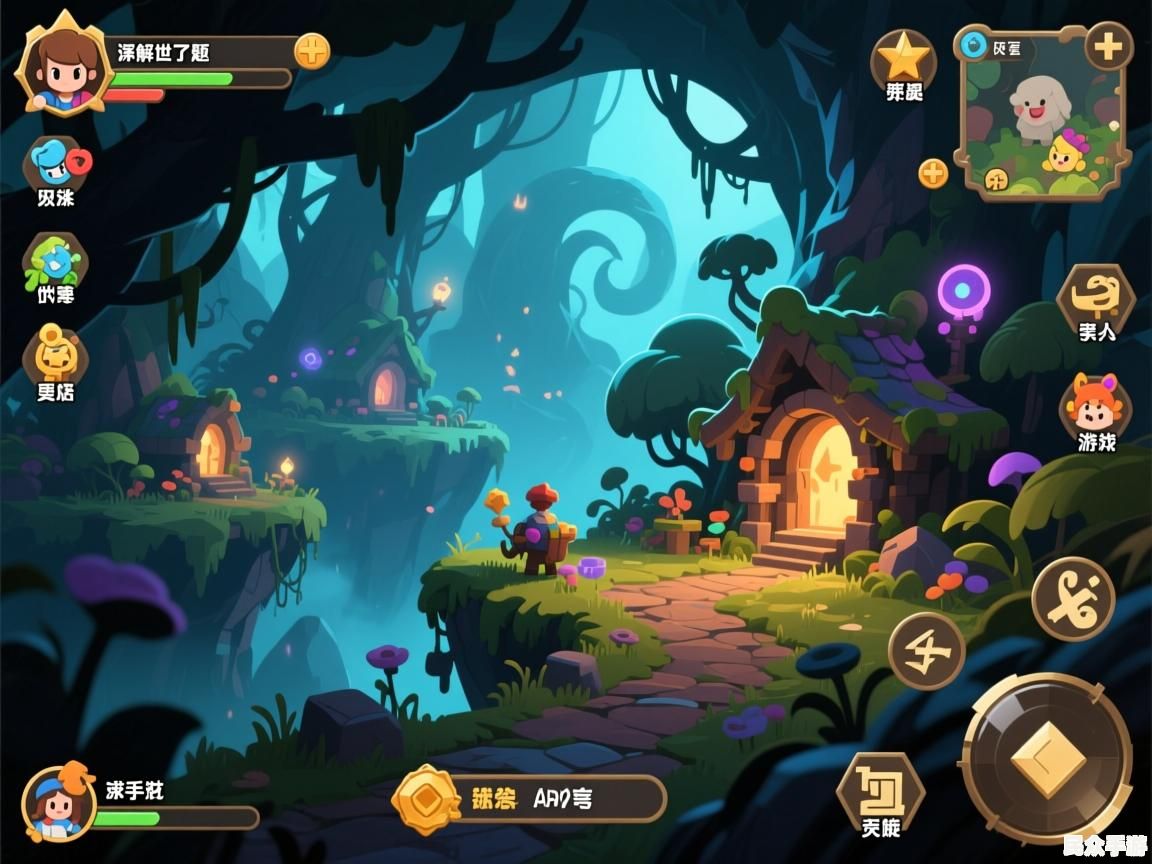Click the plus button beside the player name
The width and height of the screenshot is (1152, 864).
coord(312,51)
